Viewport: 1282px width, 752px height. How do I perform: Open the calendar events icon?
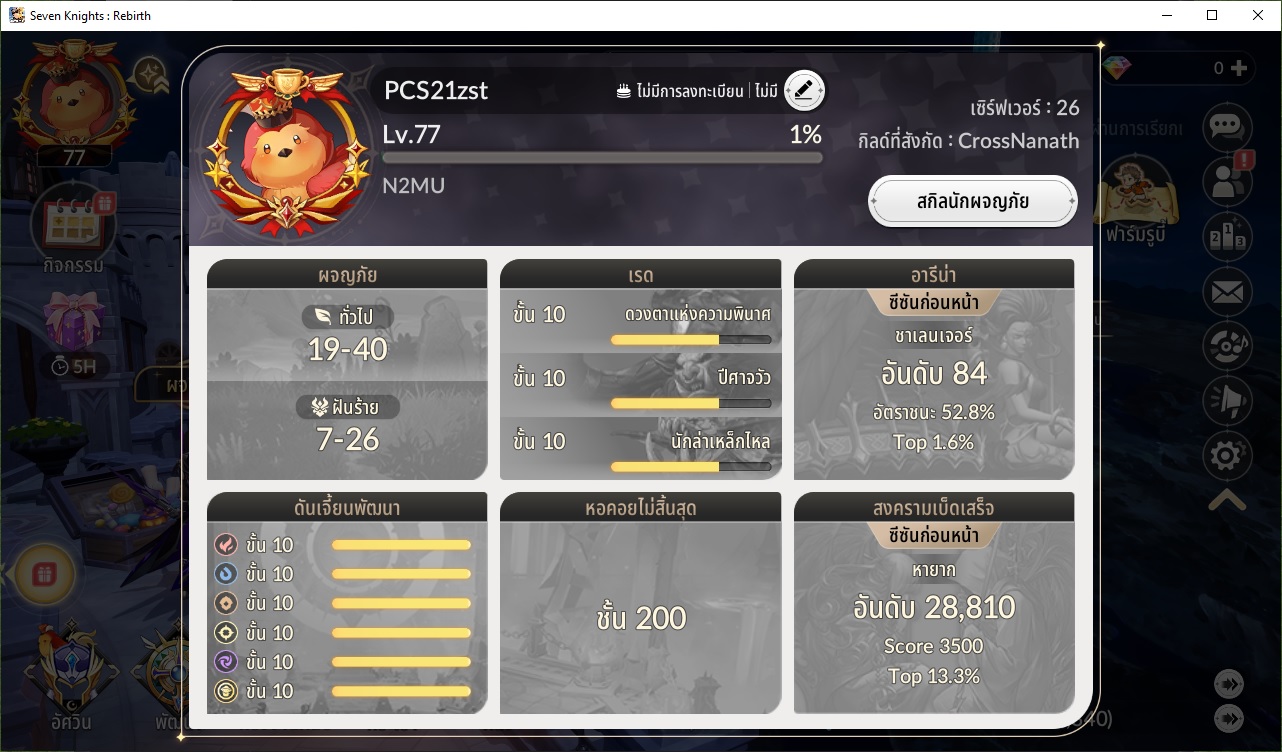(x=73, y=224)
